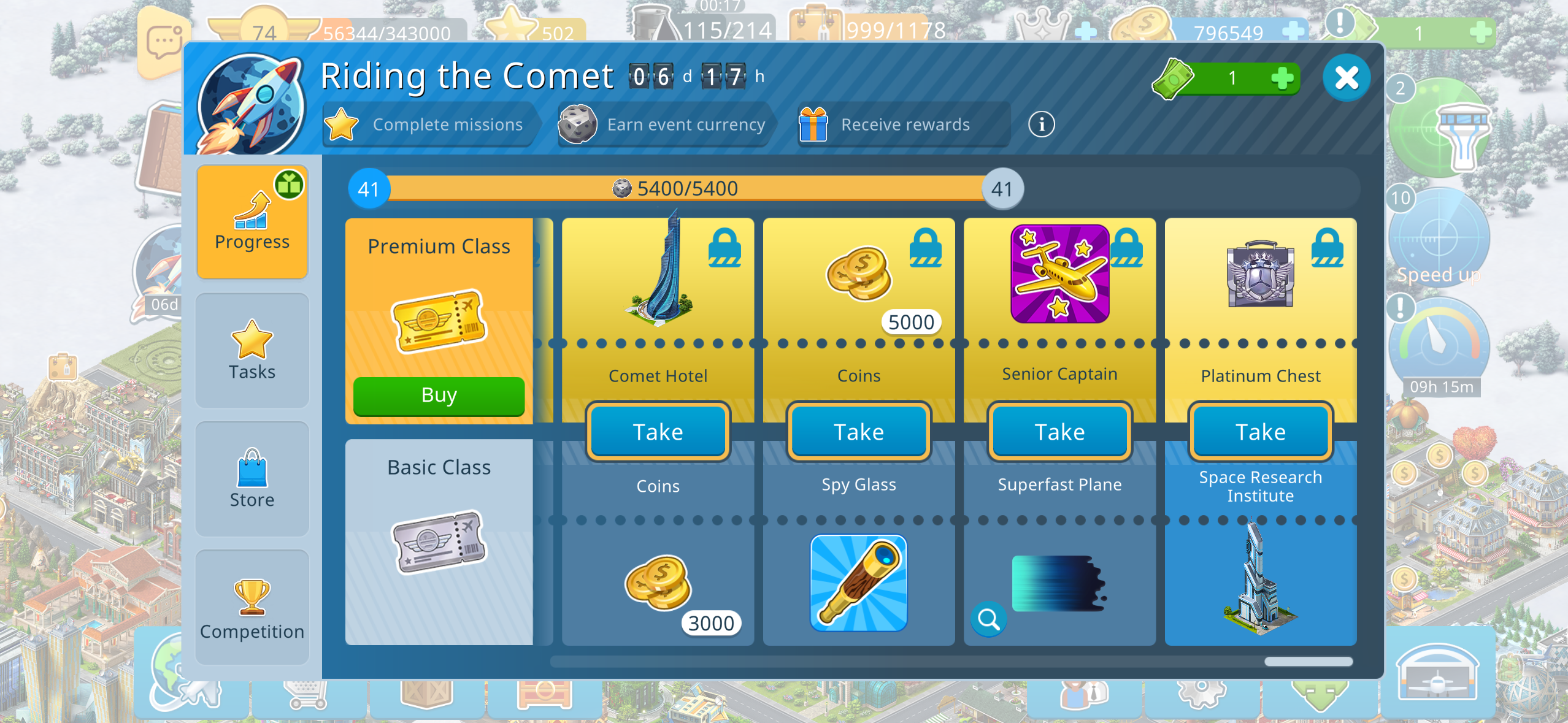The height and width of the screenshot is (723, 1568).
Task: Open the event info button
Action: coord(1041,124)
